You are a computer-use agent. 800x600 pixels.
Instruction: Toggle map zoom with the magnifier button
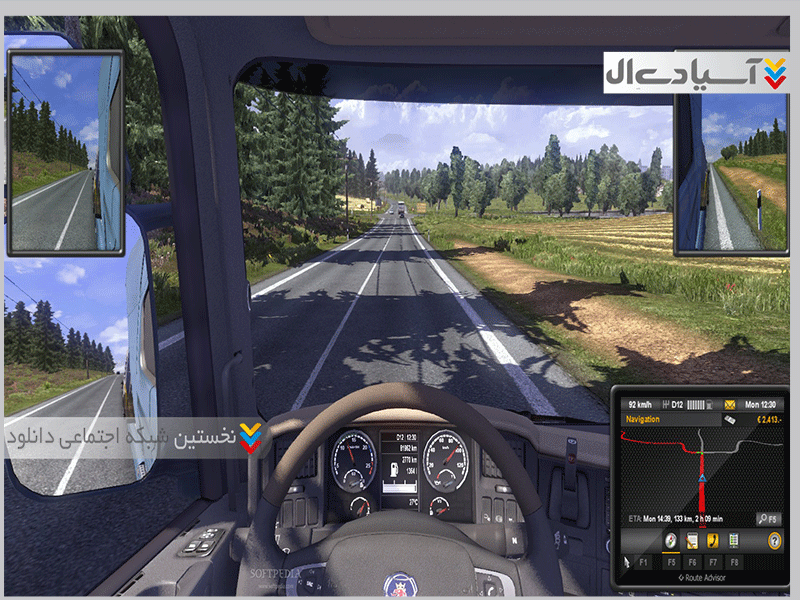click(x=767, y=518)
